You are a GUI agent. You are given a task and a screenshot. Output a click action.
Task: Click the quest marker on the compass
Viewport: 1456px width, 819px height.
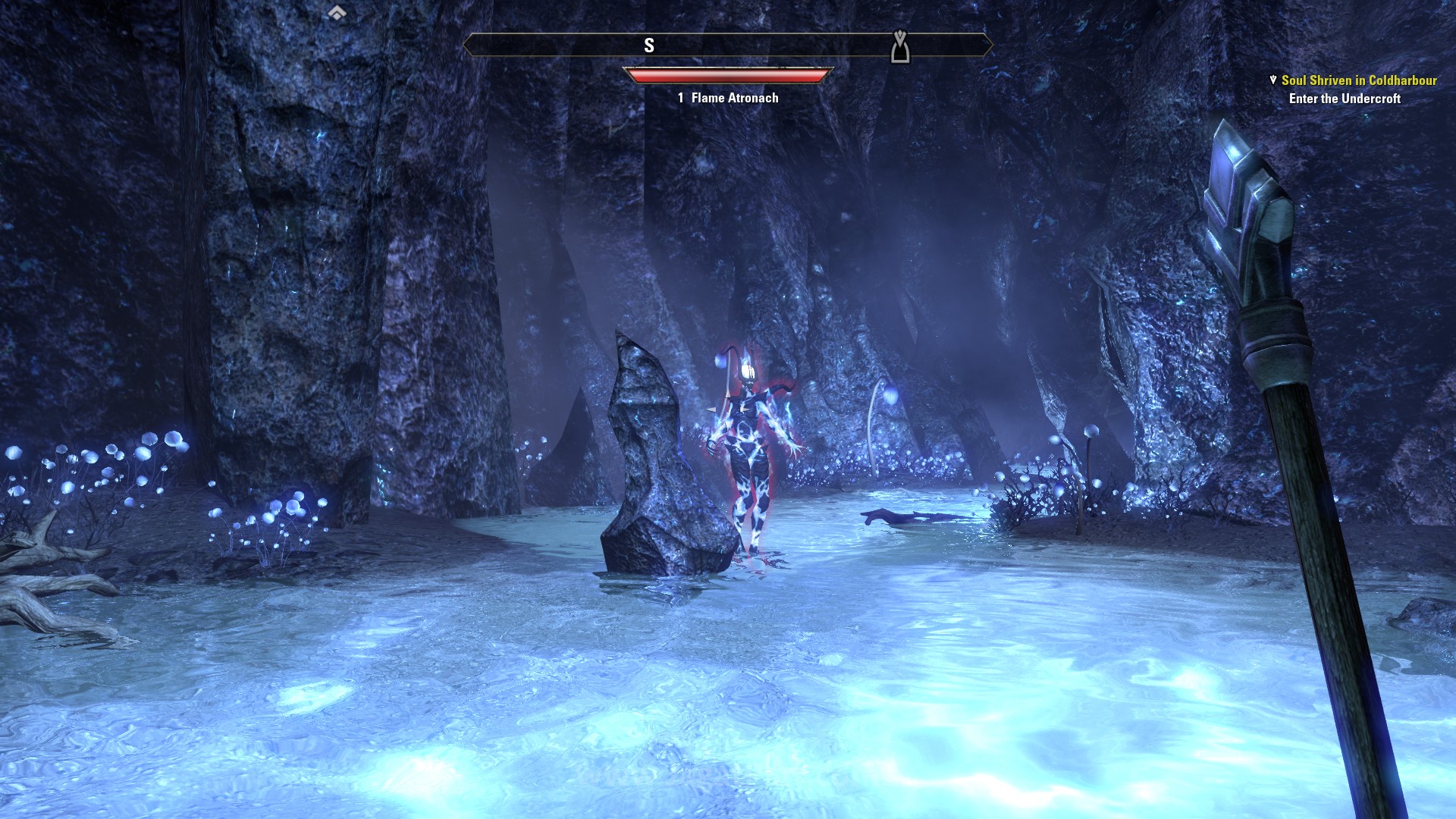[899, 46]
